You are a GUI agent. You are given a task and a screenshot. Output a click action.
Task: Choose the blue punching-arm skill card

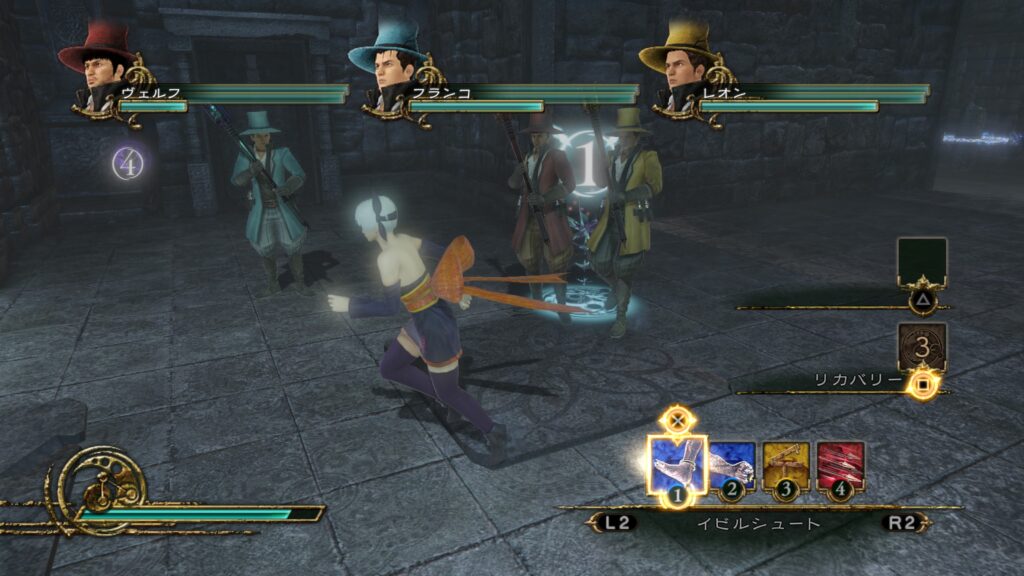733,465
